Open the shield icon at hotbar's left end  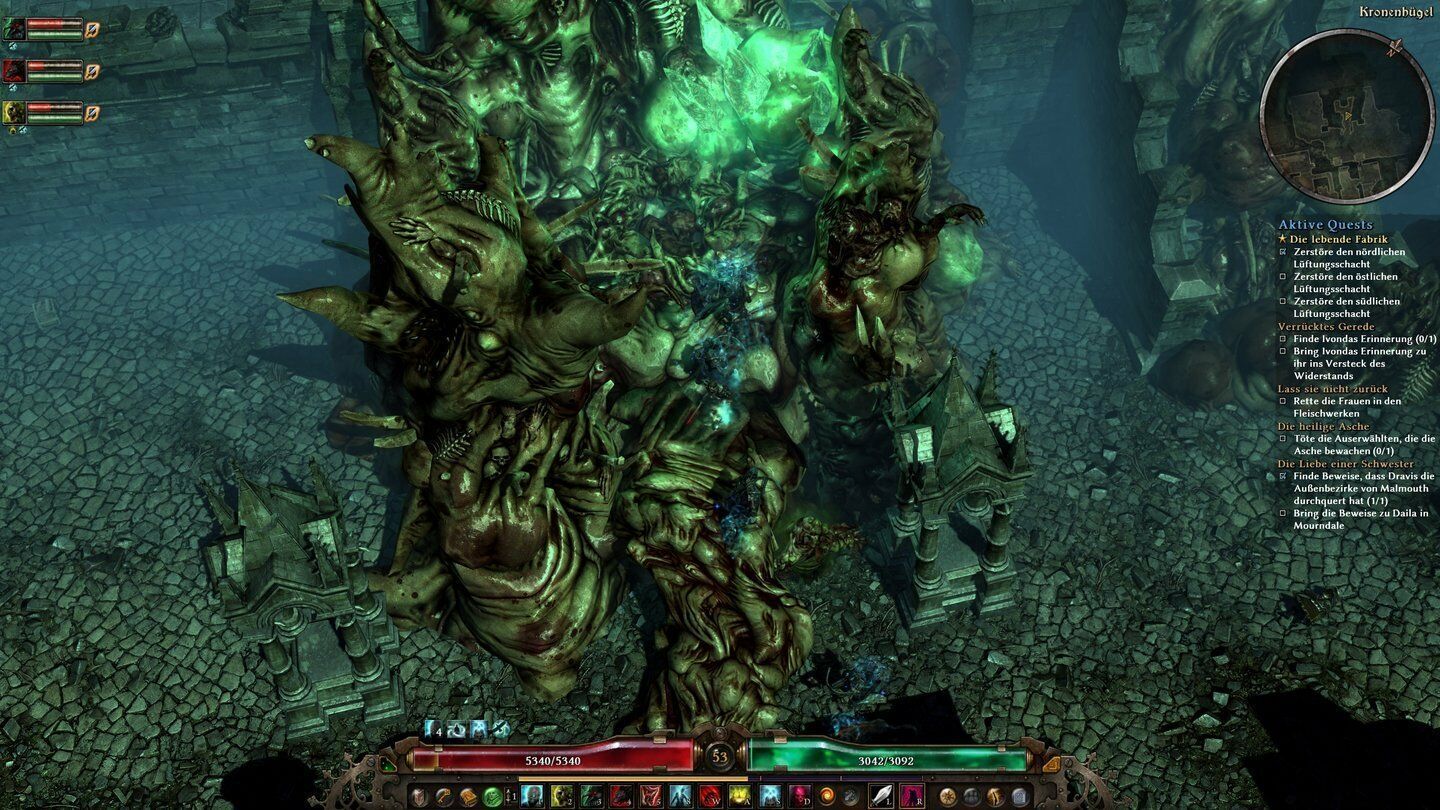[x=419, y=796]
